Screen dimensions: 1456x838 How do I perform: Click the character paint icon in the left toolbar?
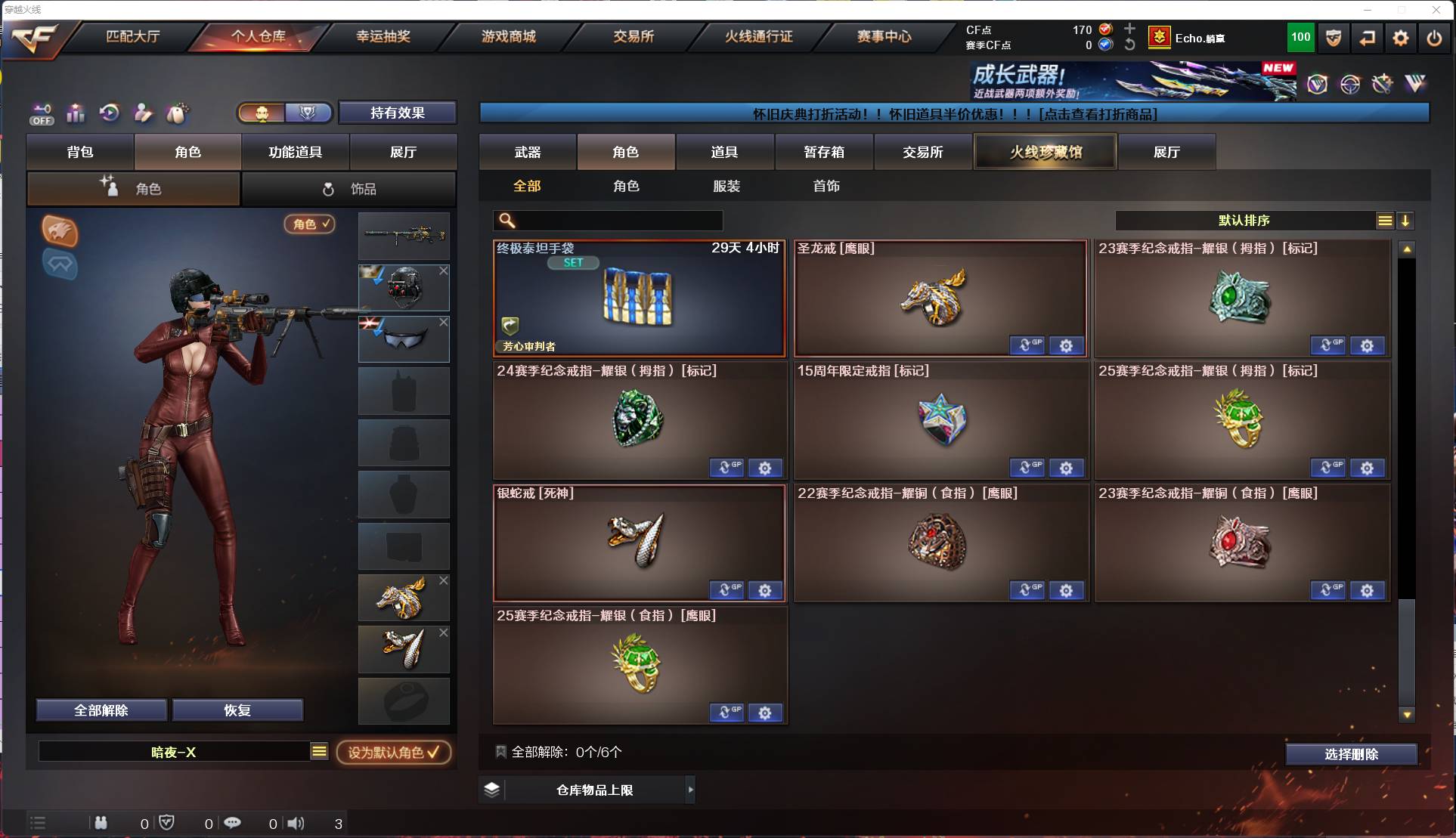[x=143, y=113]
